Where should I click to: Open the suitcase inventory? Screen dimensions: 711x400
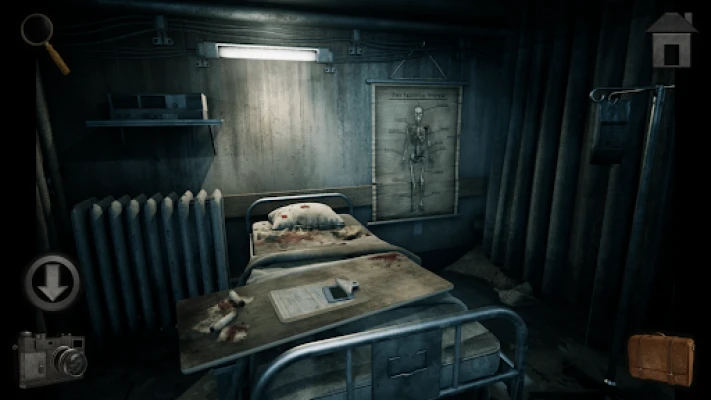click(661, 358)
